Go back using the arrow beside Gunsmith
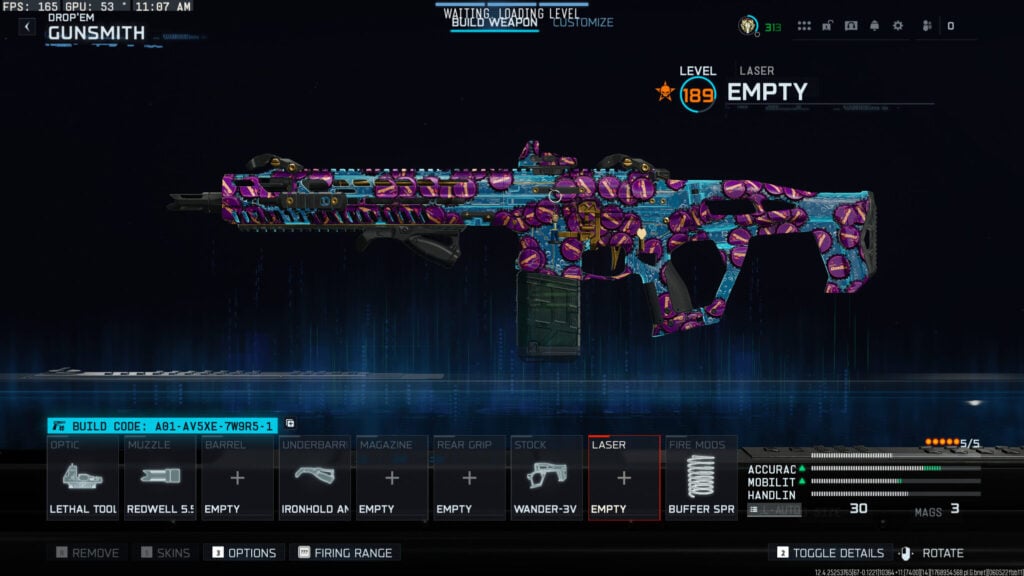 click(26, 27)
